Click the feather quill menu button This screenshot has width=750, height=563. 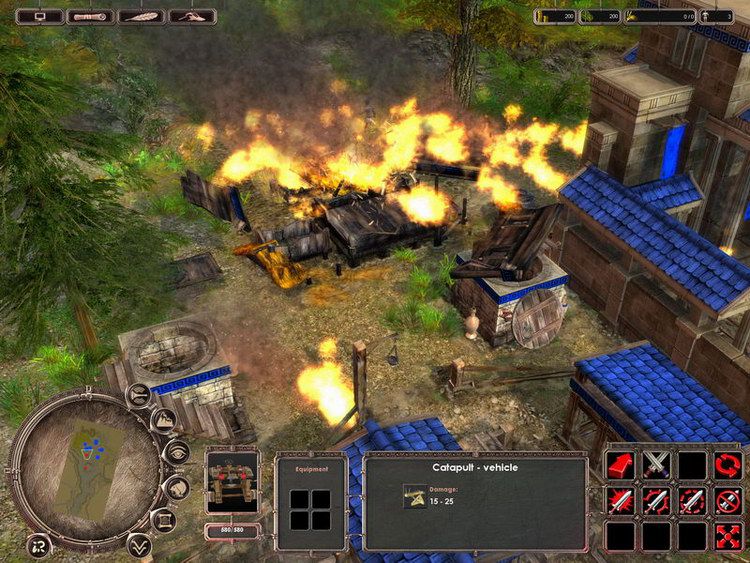[x=141, y=16]
